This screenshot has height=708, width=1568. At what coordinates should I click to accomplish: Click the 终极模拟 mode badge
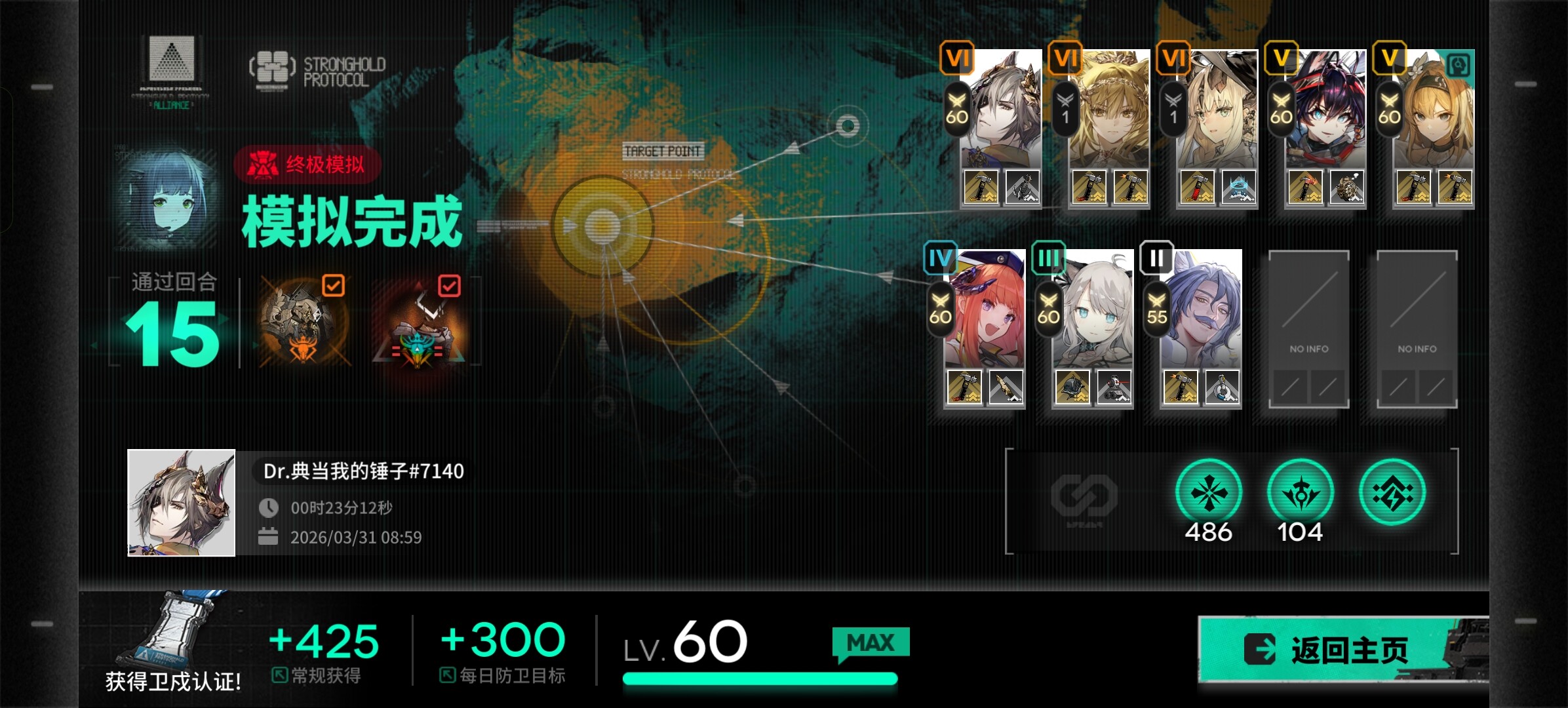(307, 165)
